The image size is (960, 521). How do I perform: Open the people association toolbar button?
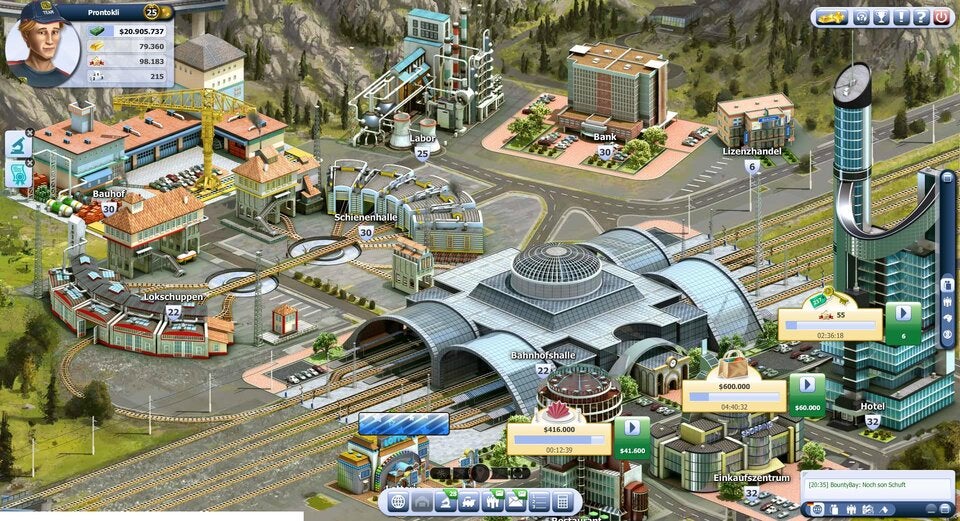[x=492, y=501]
